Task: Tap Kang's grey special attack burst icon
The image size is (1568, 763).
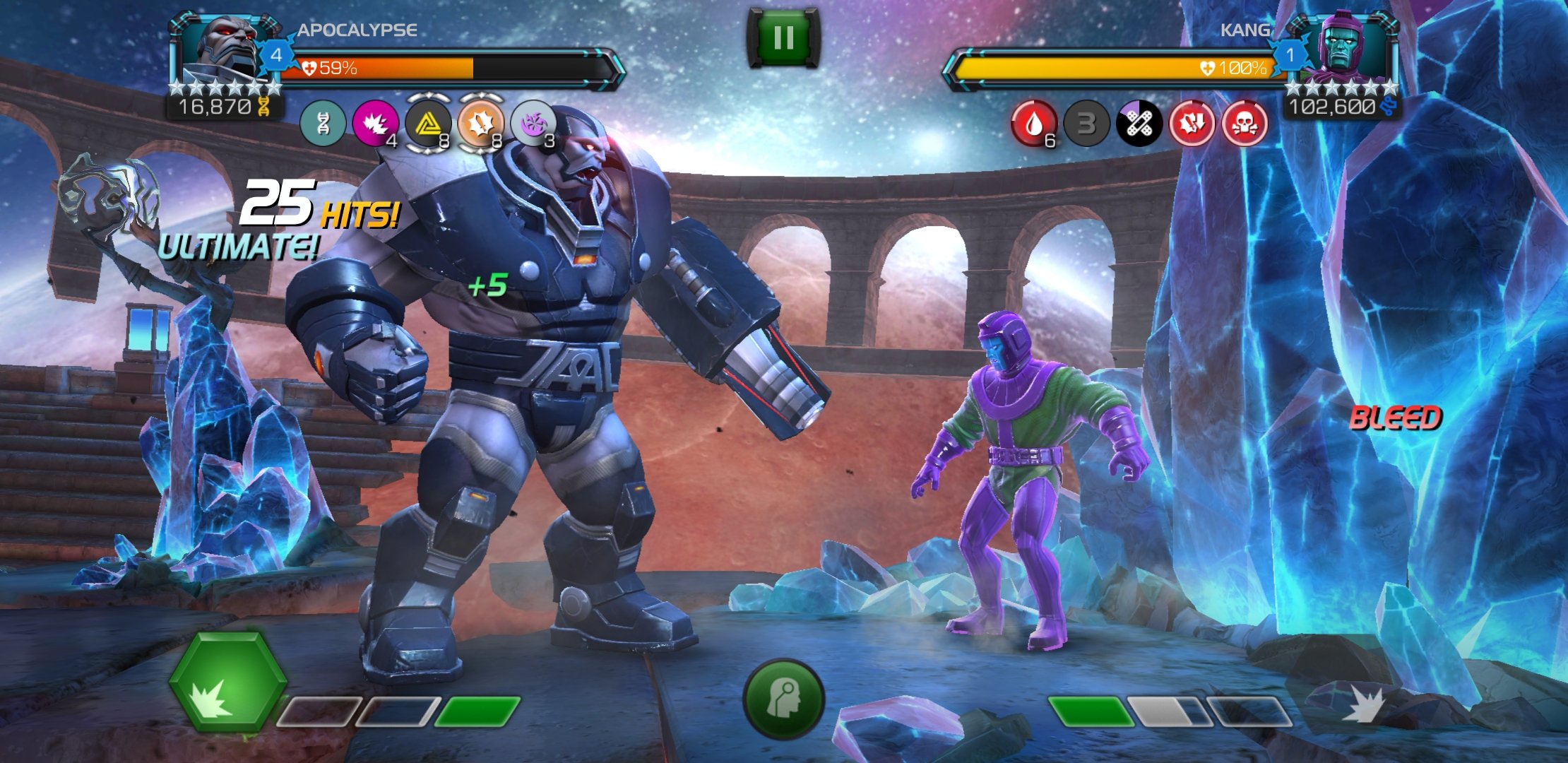Action: point(1363,705)
